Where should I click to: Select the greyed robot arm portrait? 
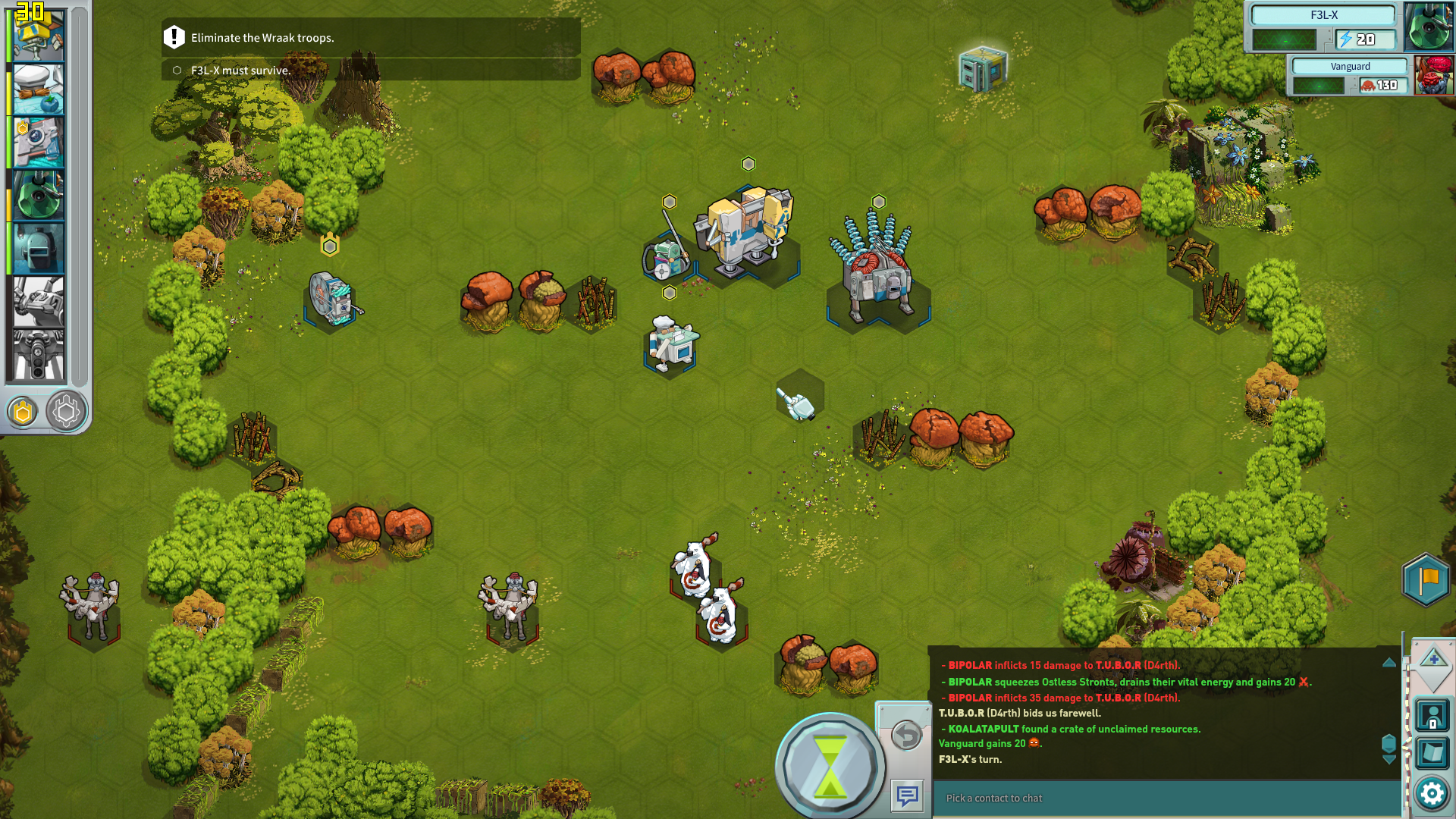point(38,301)
